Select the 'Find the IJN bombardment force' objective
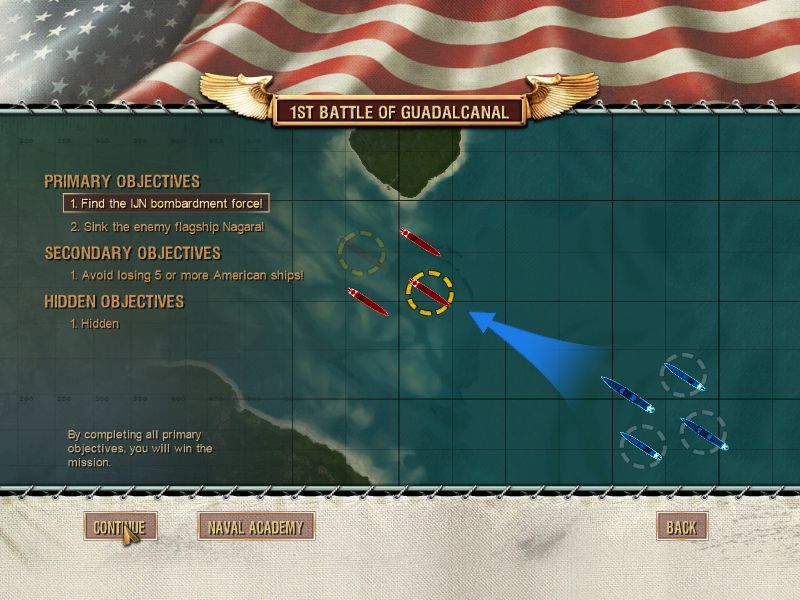 point(165,204)
